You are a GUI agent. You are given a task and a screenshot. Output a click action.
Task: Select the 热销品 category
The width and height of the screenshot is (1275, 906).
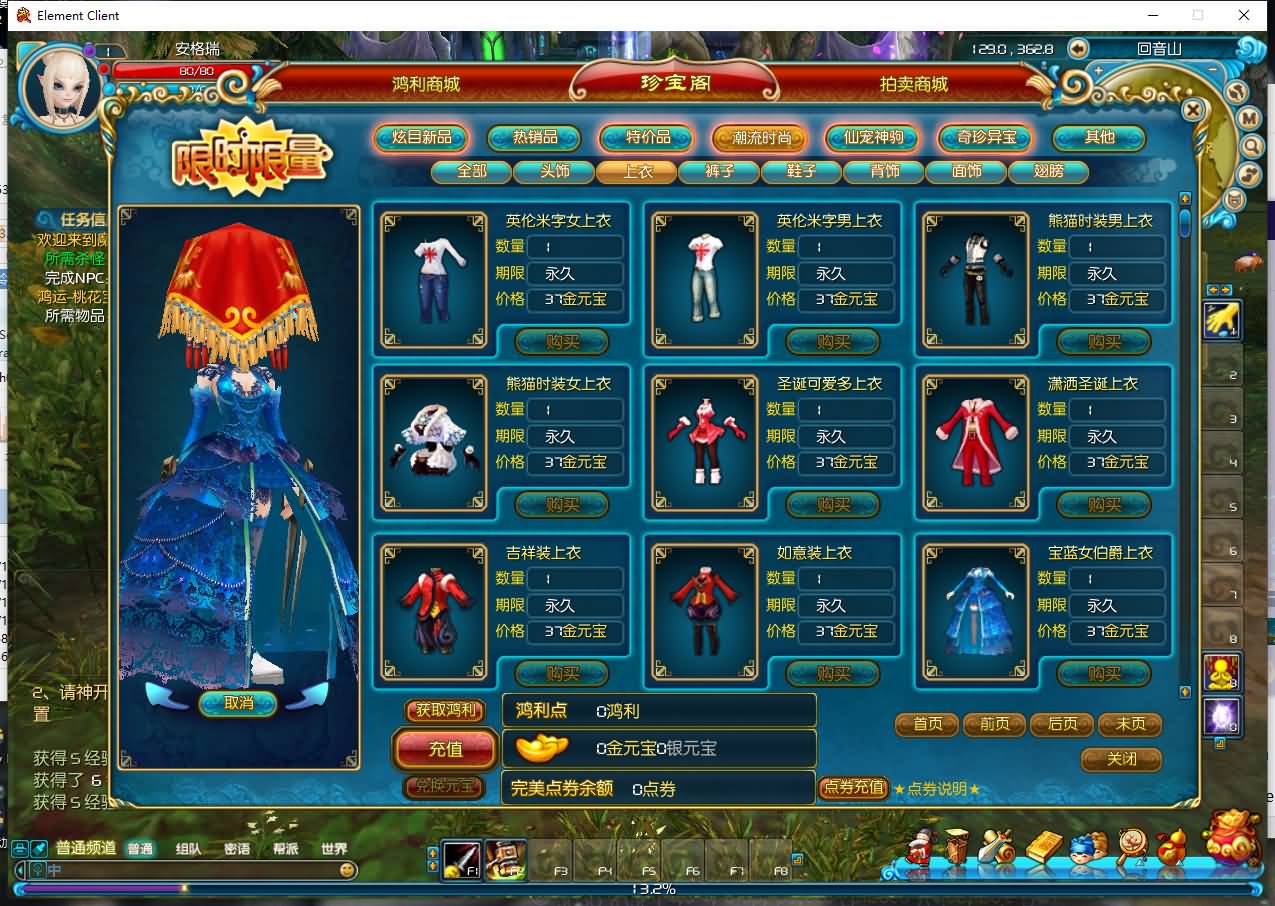(535, 137)
